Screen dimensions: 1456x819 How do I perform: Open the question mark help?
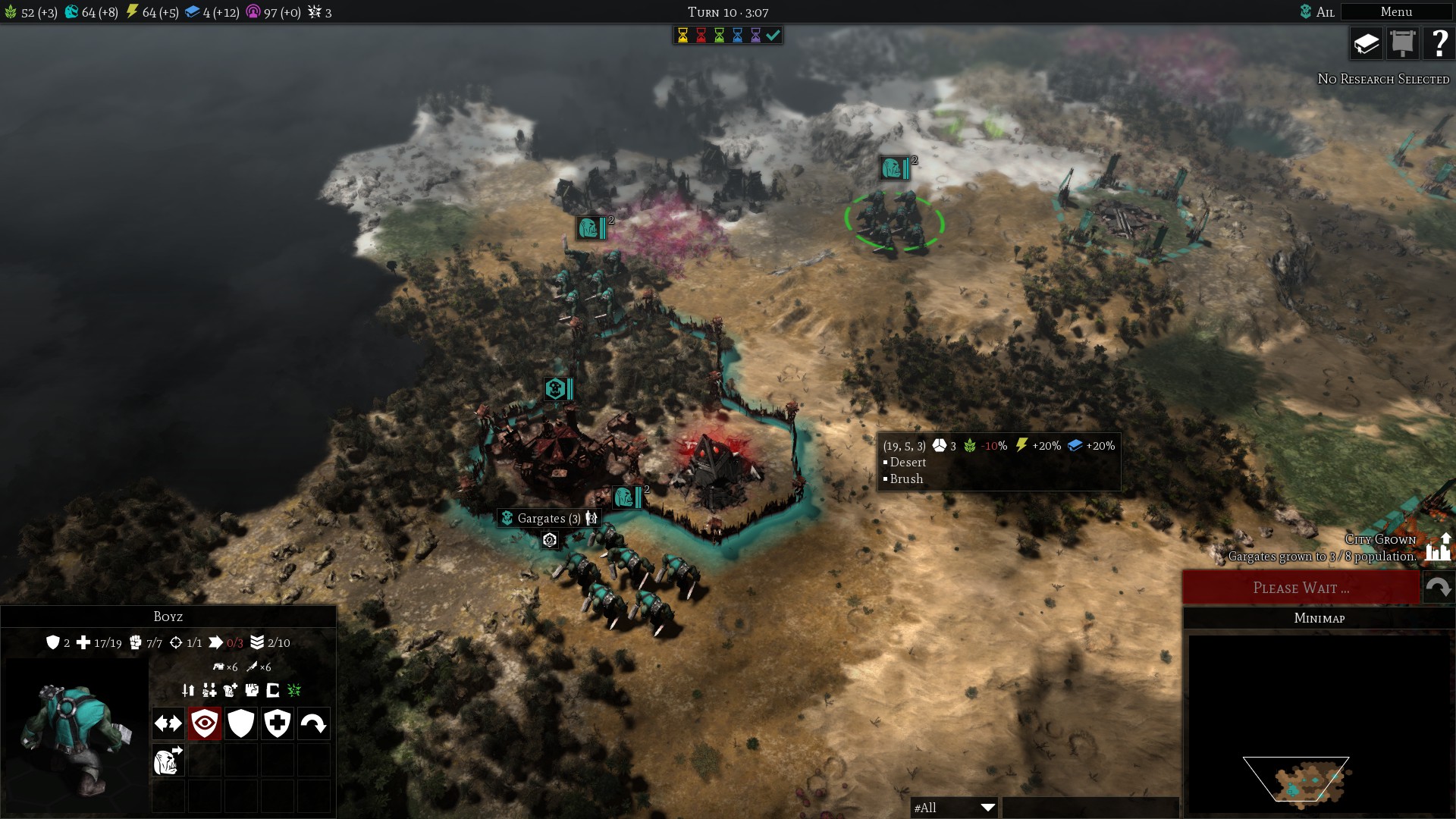pyautogui.click(x=1439, y=44)
